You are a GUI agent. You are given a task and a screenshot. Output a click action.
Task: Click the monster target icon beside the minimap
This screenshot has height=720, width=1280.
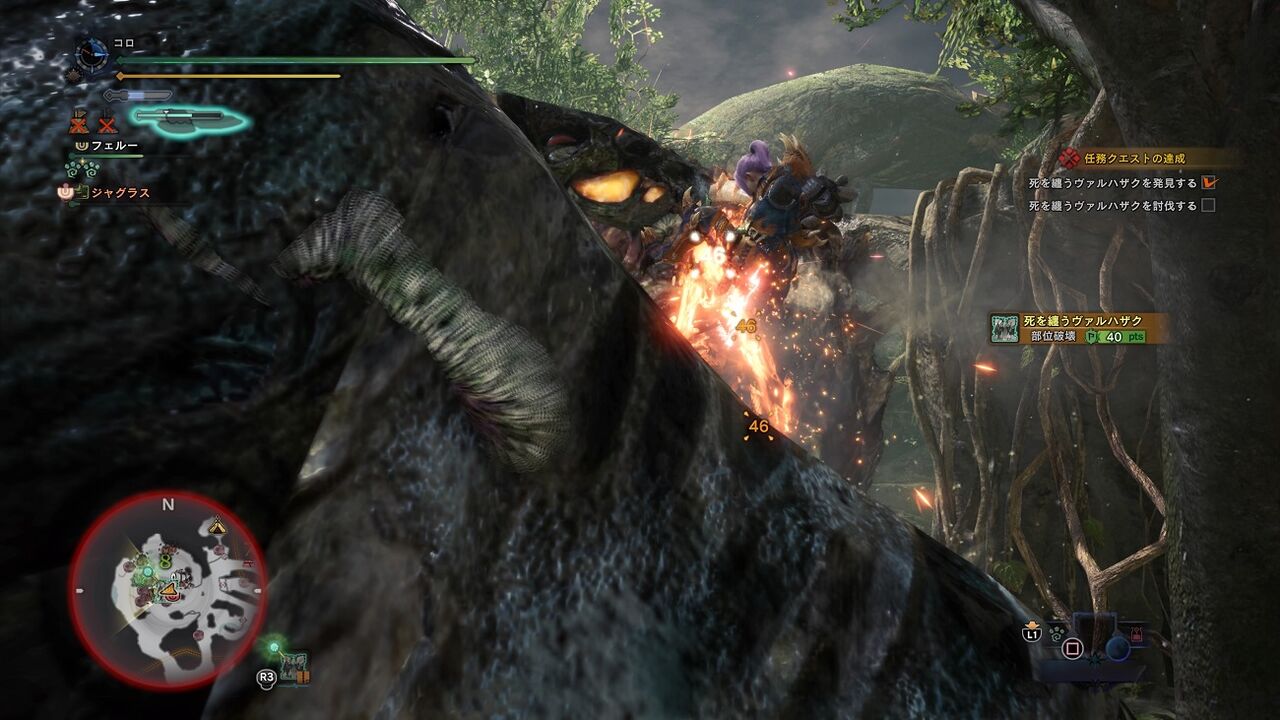point(295,667)
